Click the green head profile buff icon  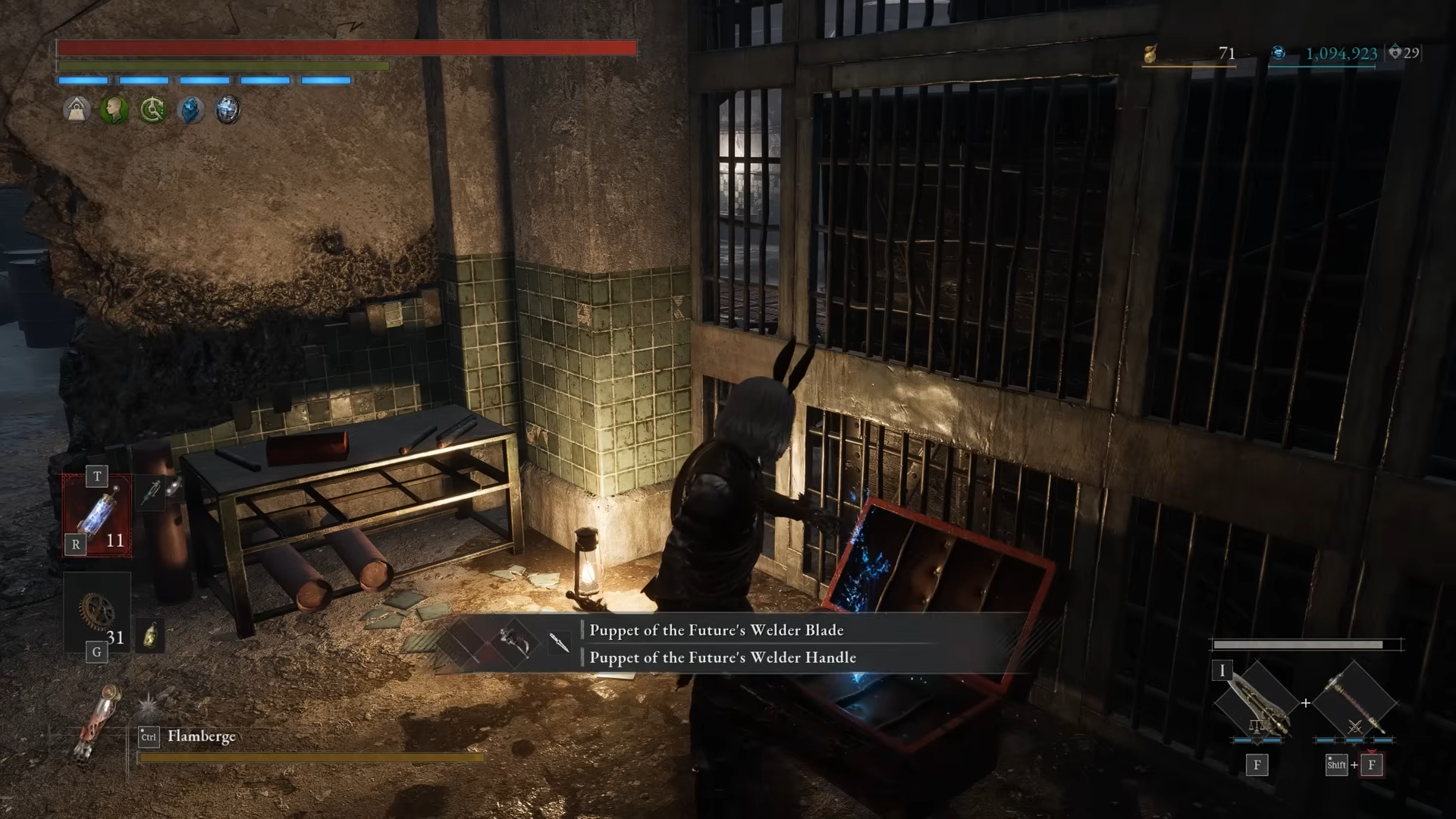[115, 111]
